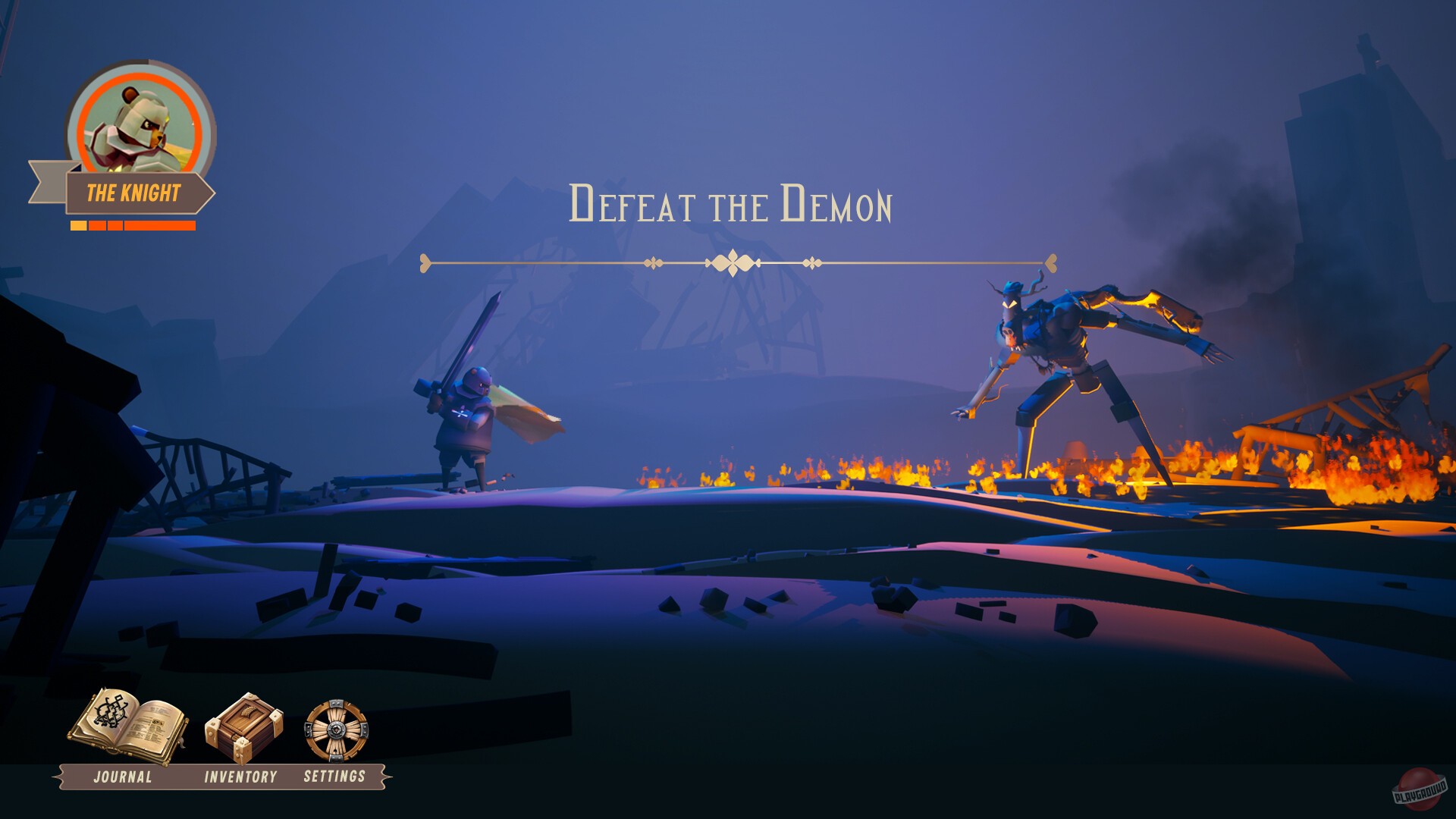
Task: Click the SETTINGS text button
Action: [334, 776]
